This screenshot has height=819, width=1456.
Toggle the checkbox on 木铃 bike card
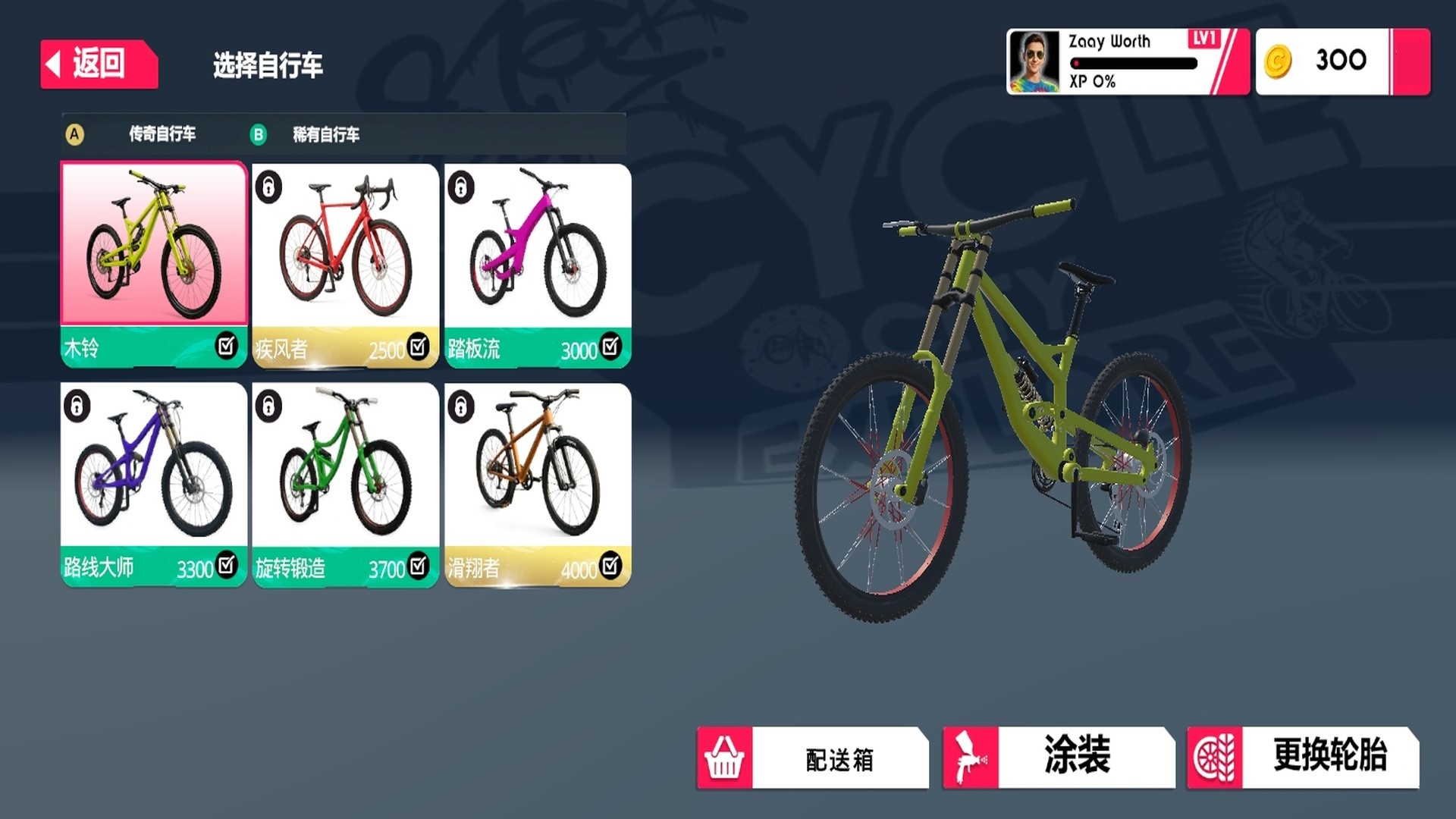point(227,347)
